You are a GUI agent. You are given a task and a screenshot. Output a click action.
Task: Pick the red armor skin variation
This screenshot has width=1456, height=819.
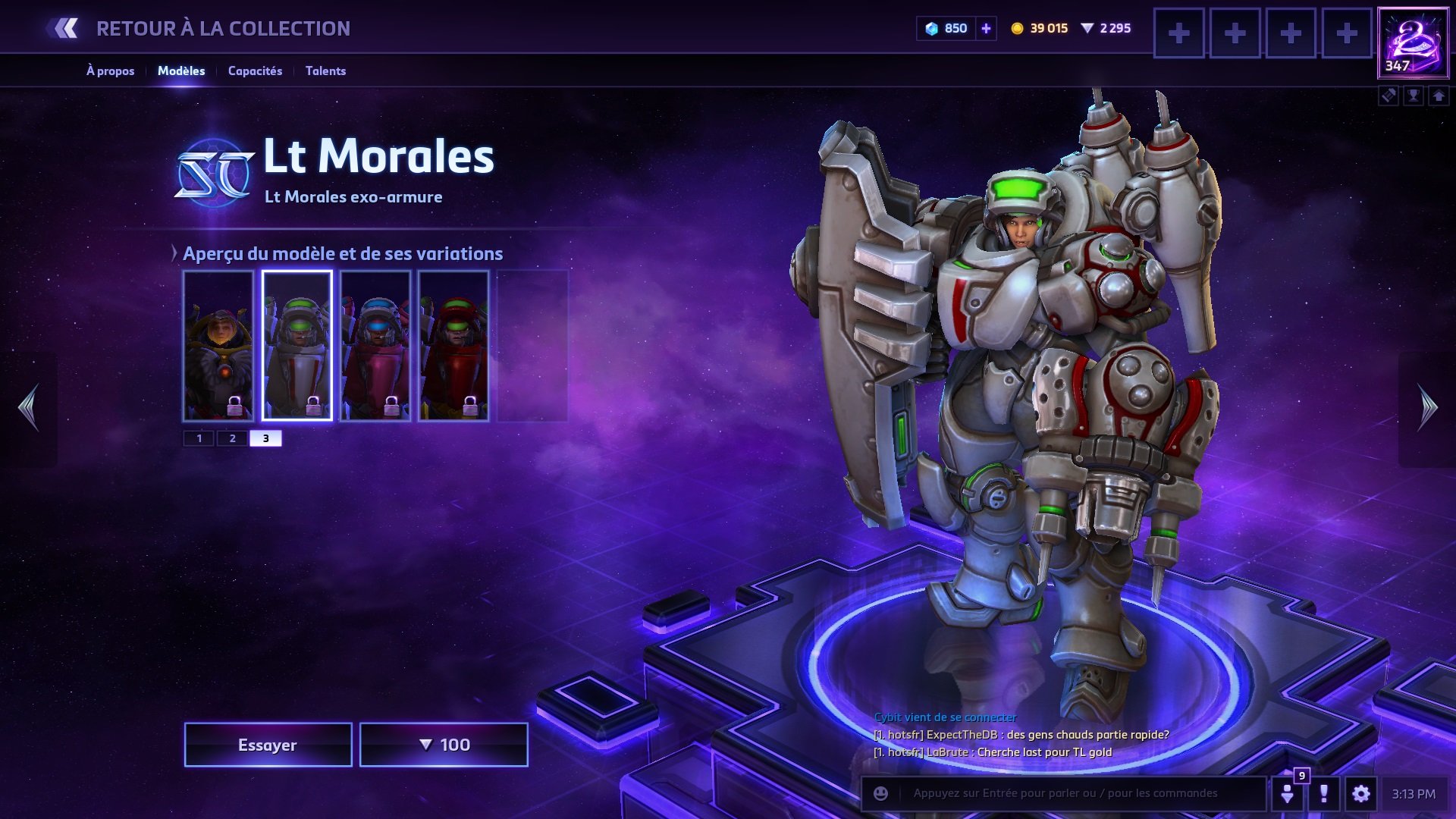pos(453,345)
